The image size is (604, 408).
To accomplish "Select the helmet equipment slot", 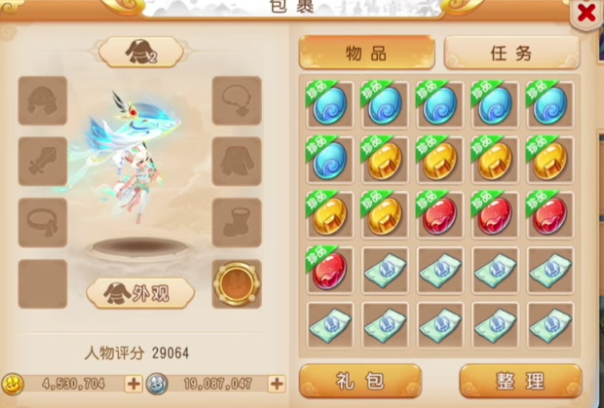I will tap(43, 101).
